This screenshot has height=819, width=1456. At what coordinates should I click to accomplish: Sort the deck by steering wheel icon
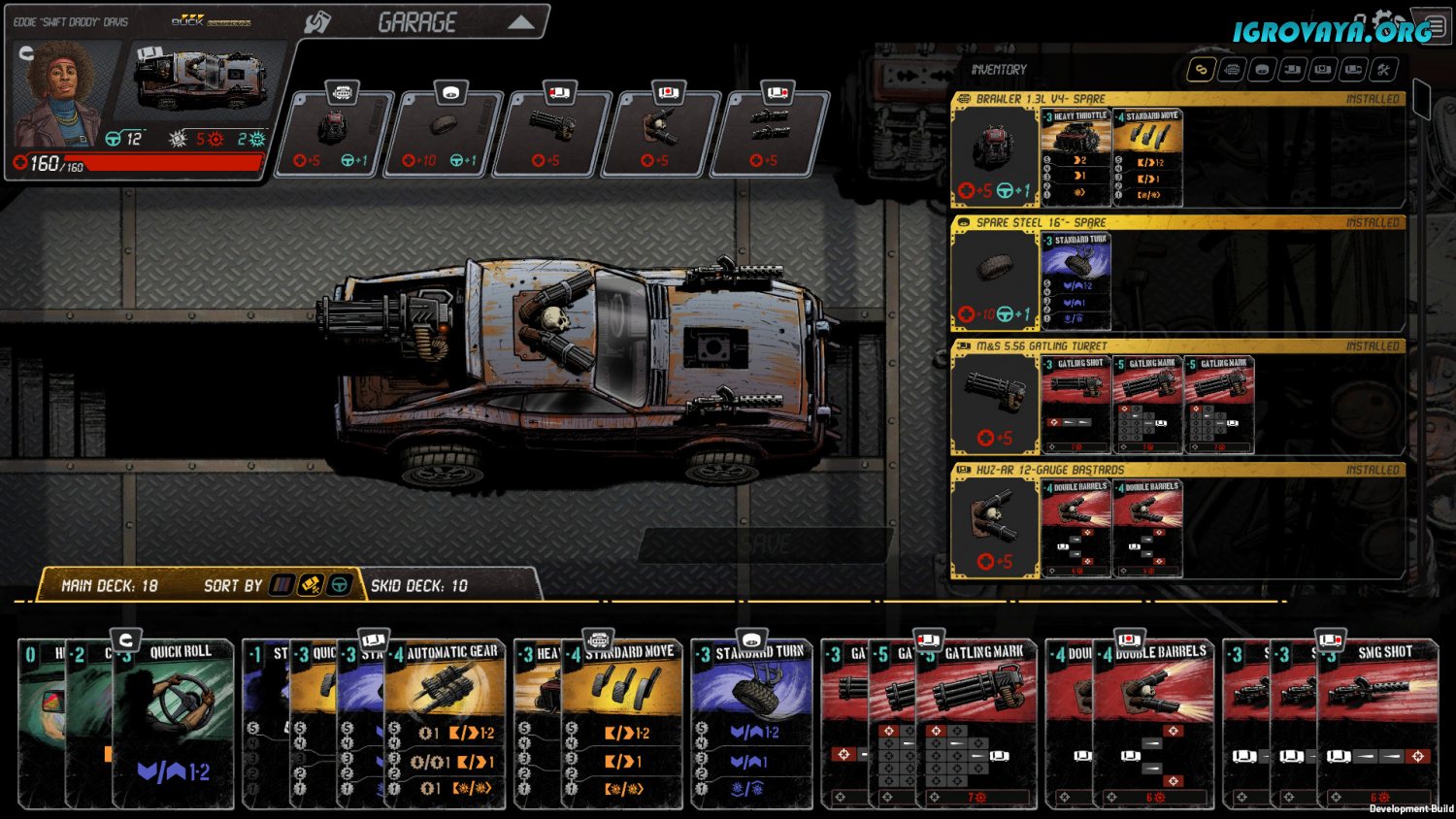pyautogui.click(x=340, y=585)
